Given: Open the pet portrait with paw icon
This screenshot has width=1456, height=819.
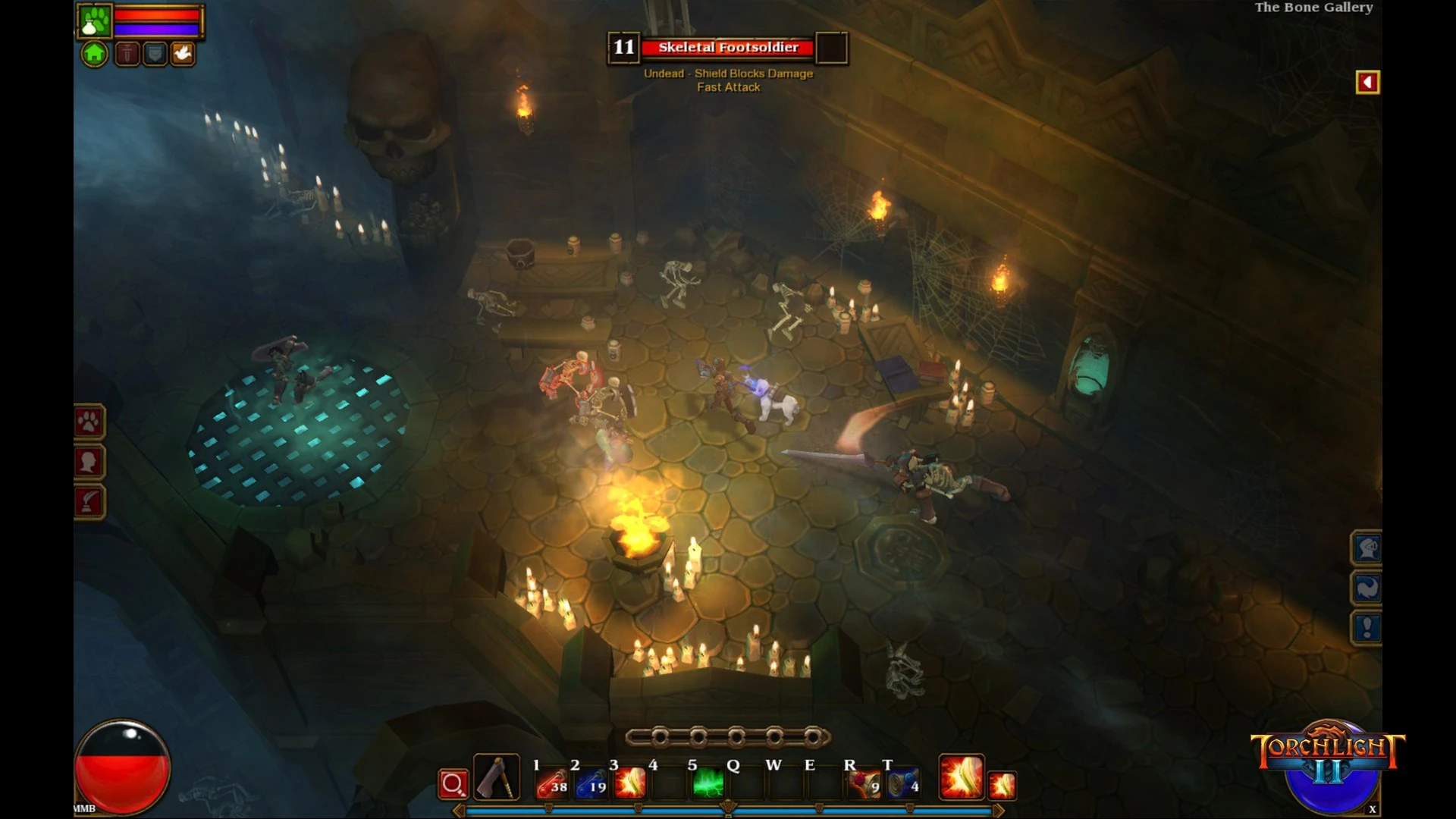Looking at the screenshot, I should coord(95,20).
